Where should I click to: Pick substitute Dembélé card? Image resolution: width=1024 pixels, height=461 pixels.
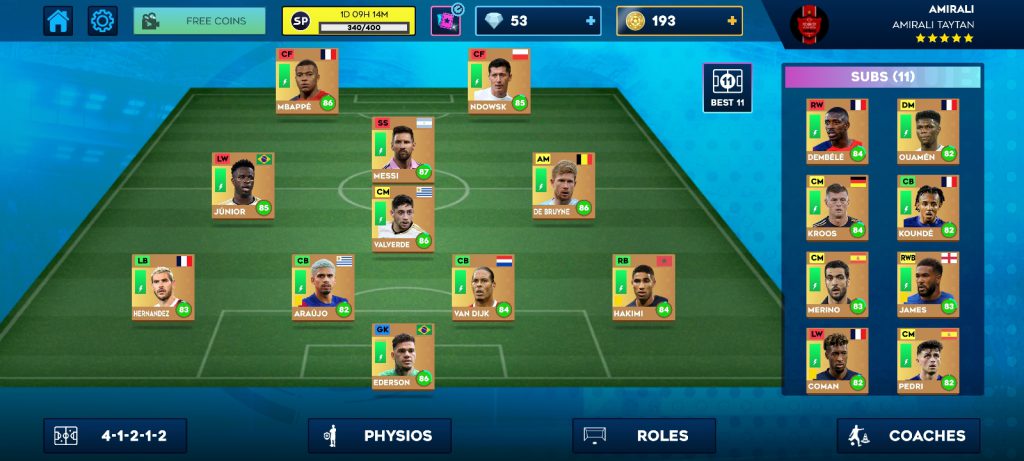(837, 131)
